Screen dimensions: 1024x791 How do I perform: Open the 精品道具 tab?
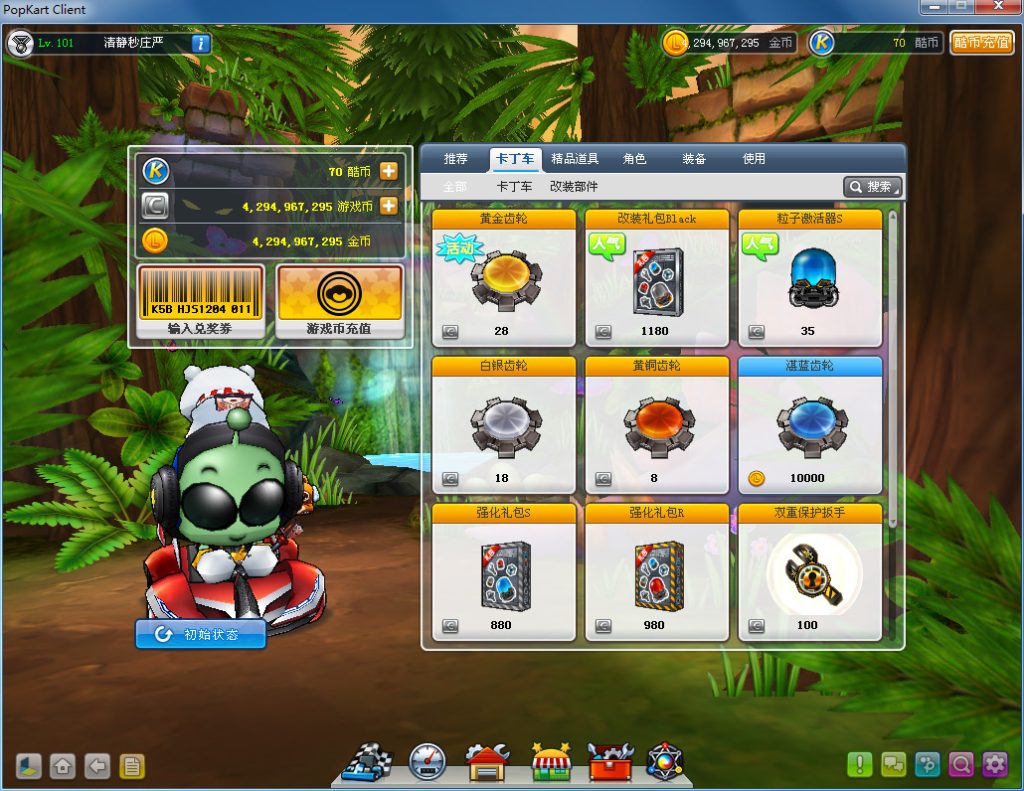575,159
